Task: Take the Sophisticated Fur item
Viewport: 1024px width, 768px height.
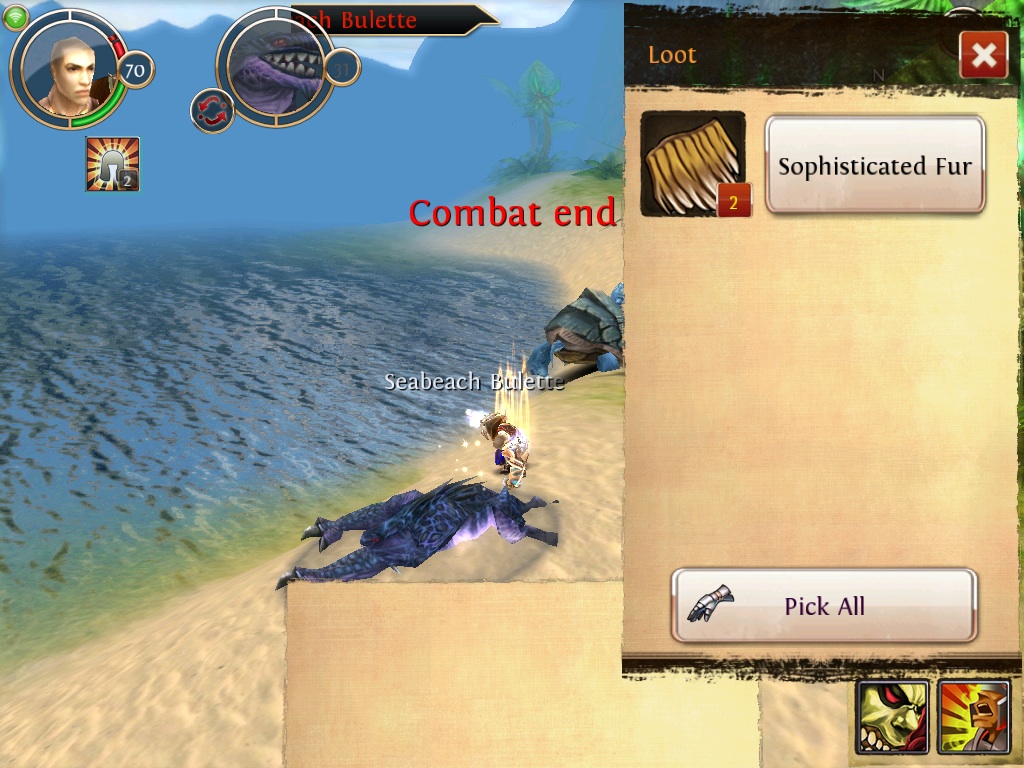Action: click(x=875, y=165)
